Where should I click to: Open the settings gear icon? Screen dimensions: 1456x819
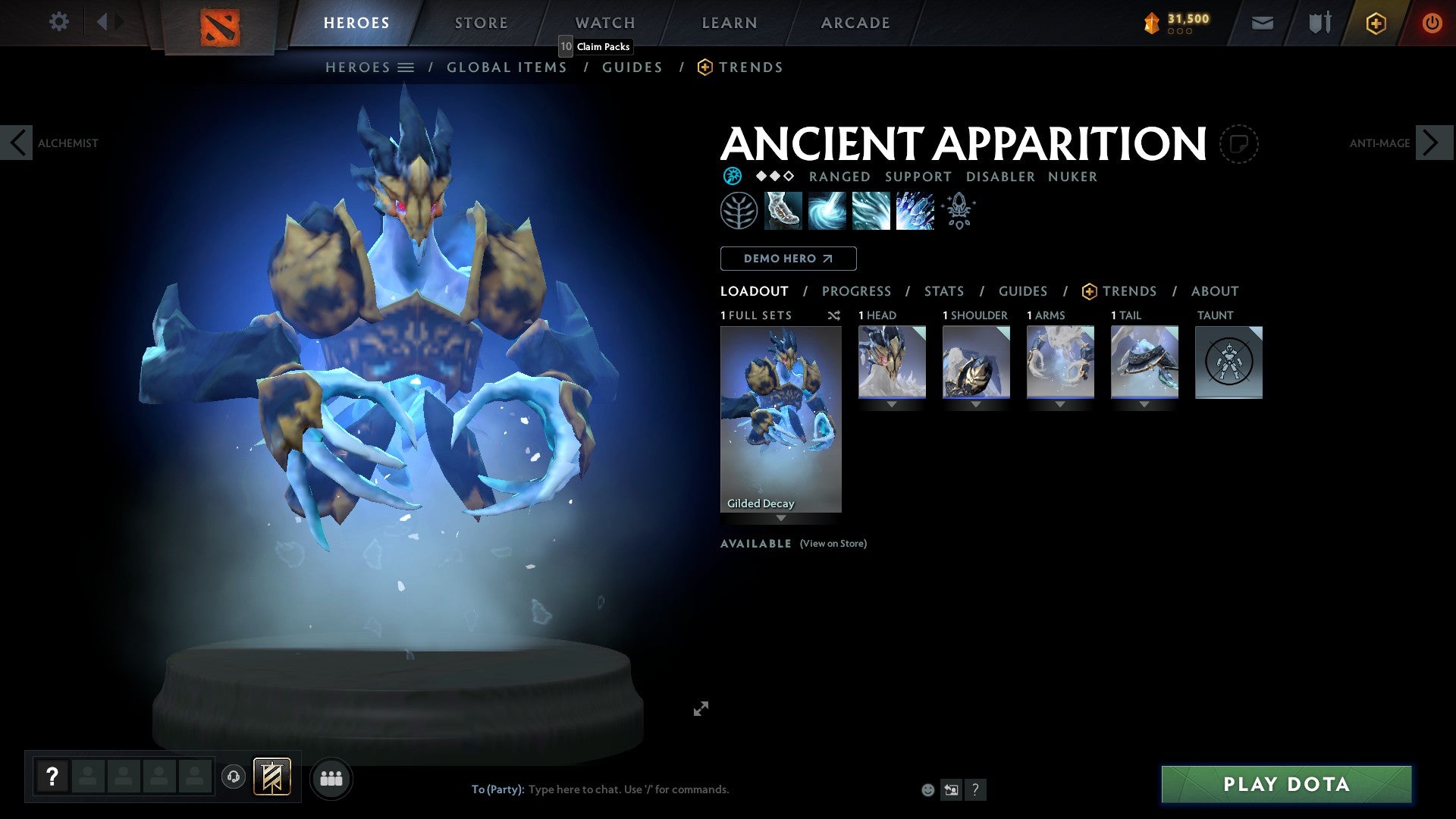coord(58,22)
